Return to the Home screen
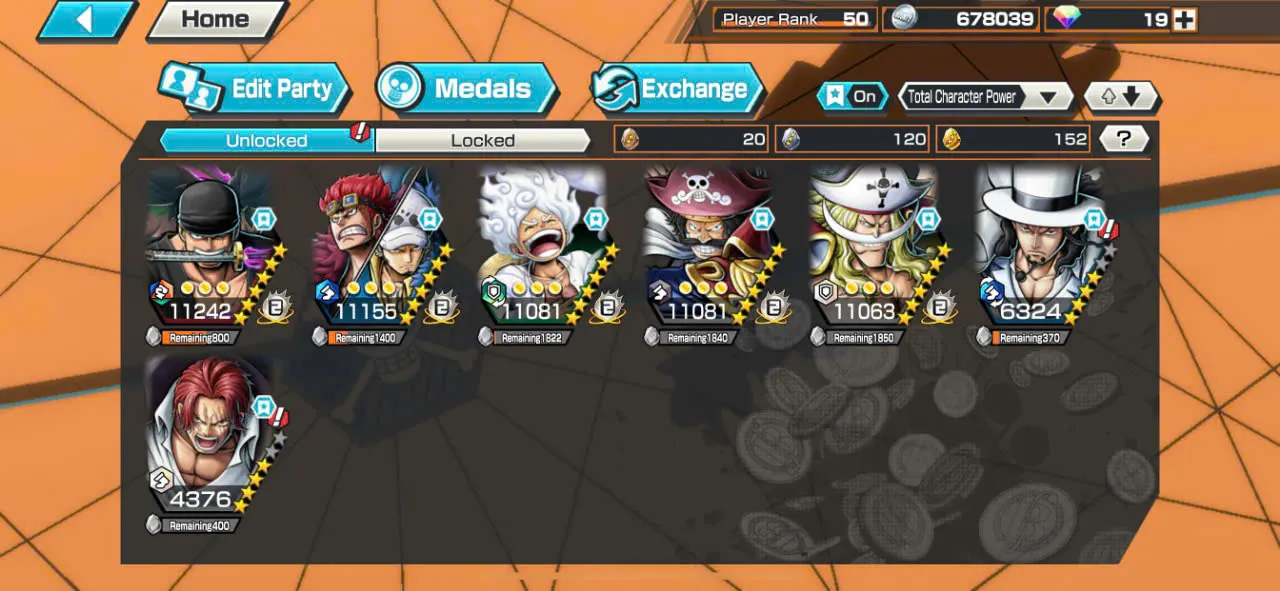 [x=216, y=19]
